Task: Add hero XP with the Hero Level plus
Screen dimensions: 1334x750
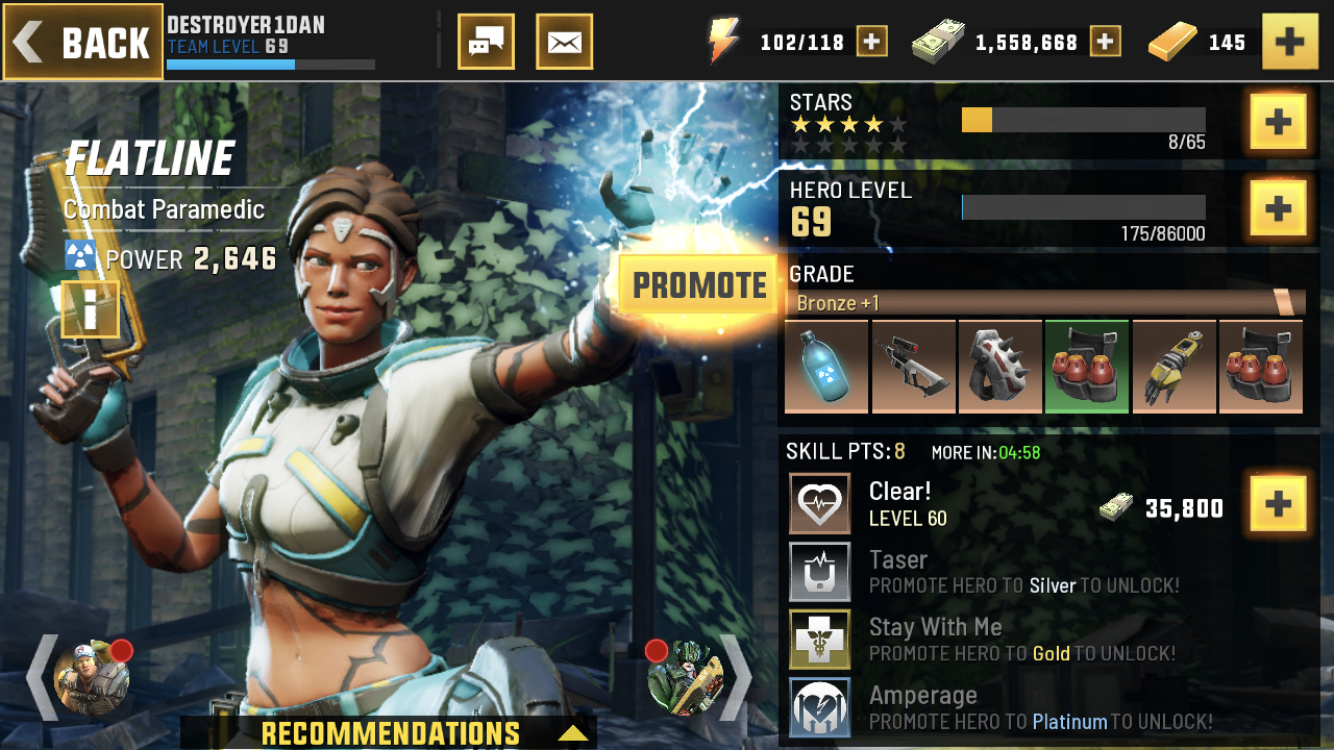Action: [1278, 208]
